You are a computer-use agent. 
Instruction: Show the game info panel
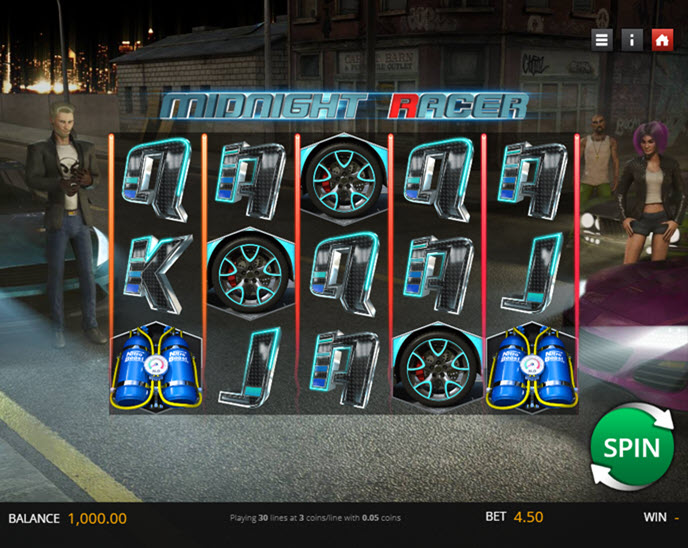point(631,39)
